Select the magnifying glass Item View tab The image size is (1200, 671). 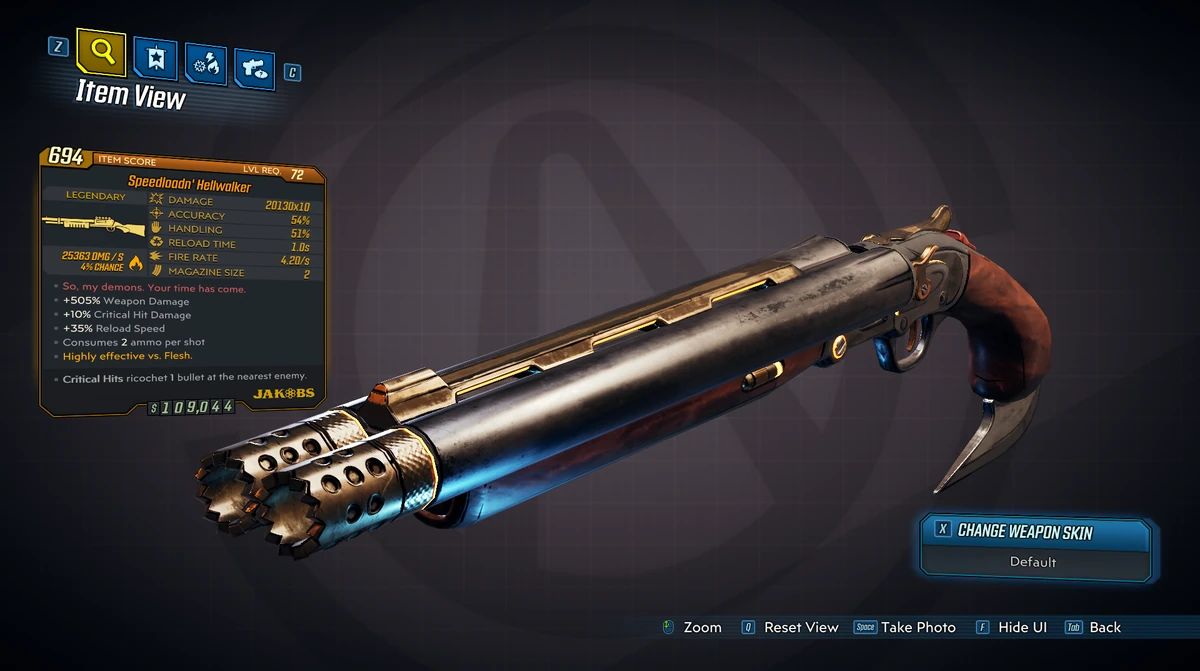pos(102,54)
